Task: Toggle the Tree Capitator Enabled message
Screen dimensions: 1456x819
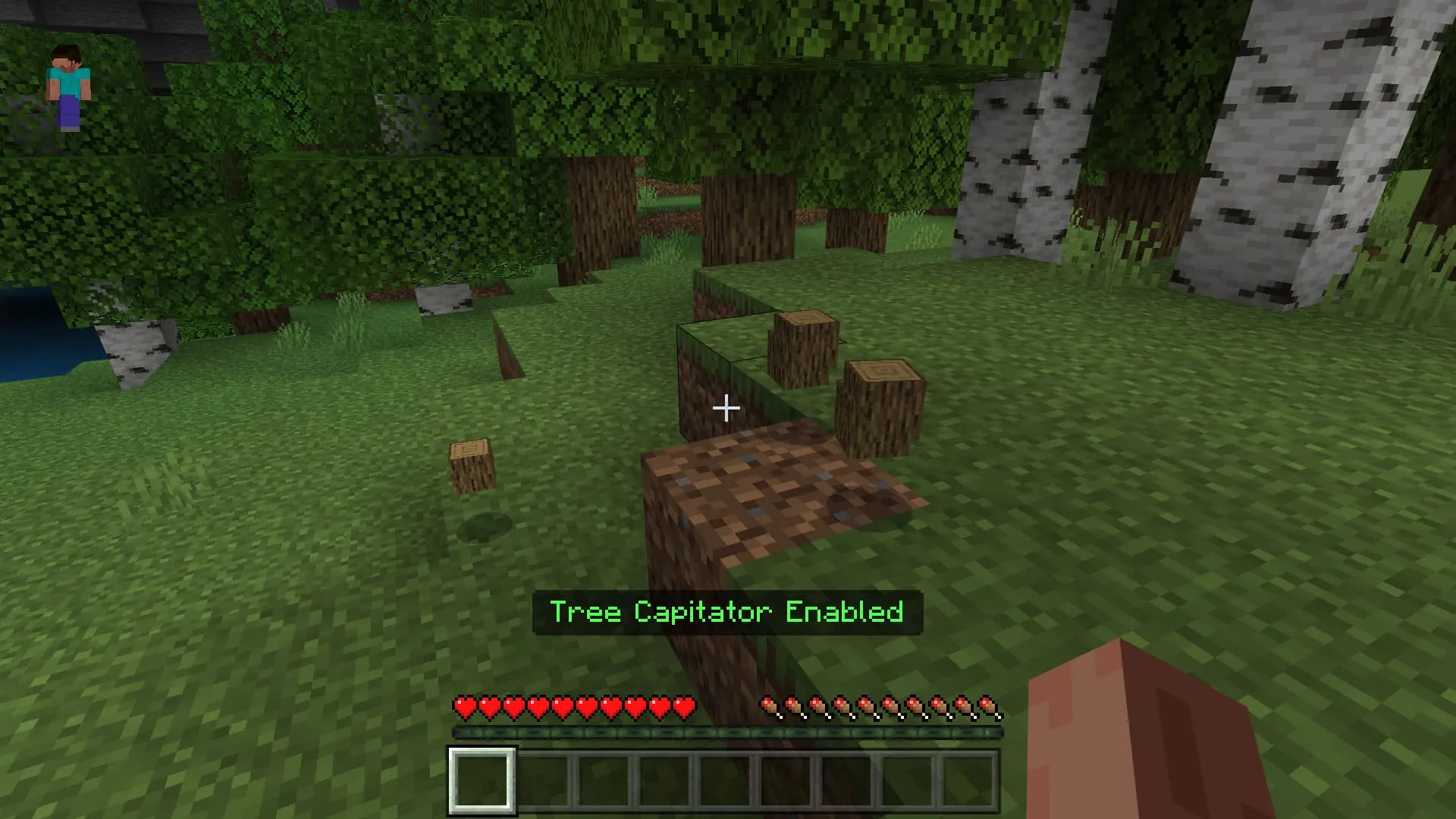Action: tap(726, 612)
